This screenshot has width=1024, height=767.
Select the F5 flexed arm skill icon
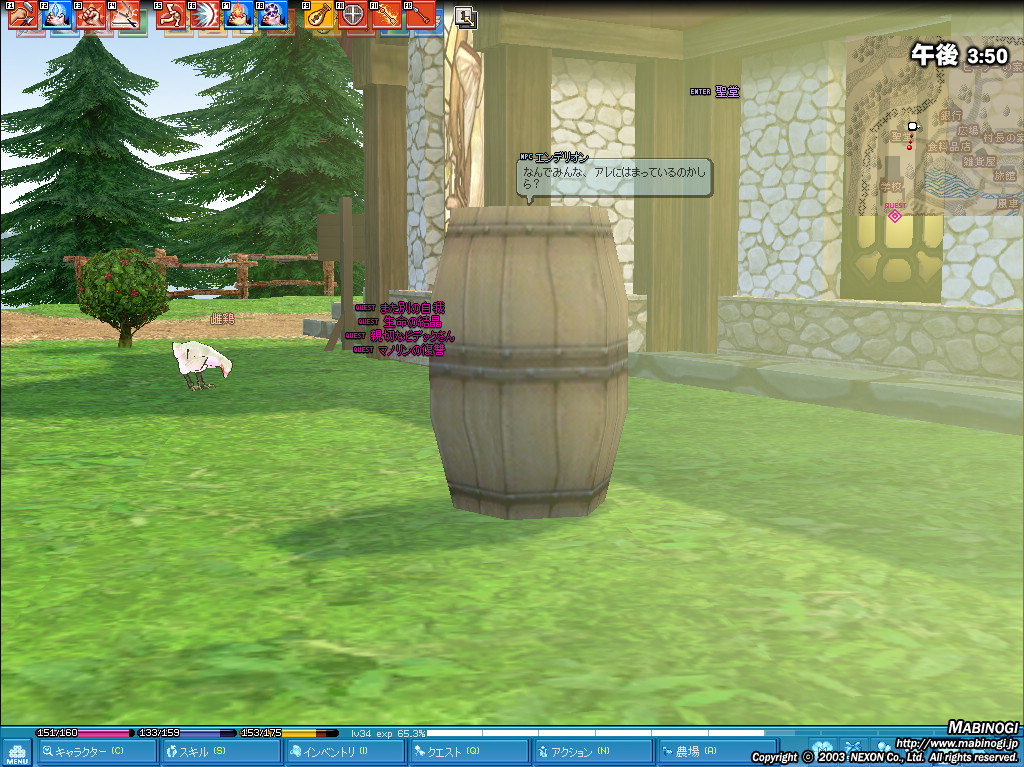170,15
